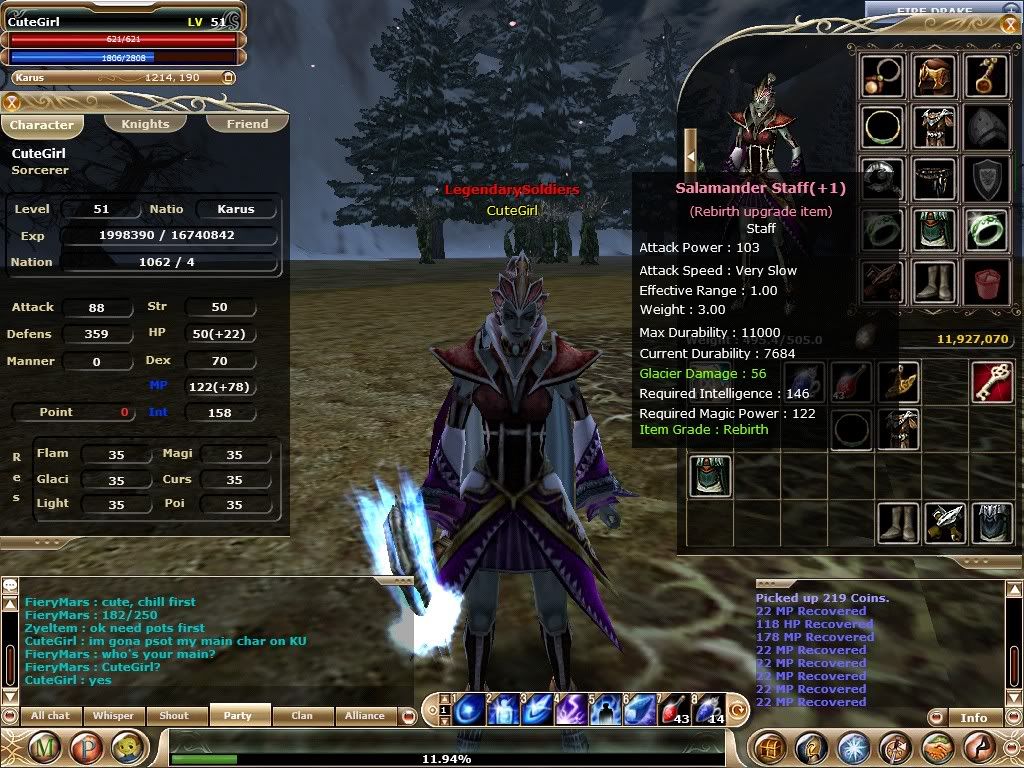Activate the purple lightning skill in hotbar
The height and width of the screenshot is (768, 1024).
click(570, 708)
